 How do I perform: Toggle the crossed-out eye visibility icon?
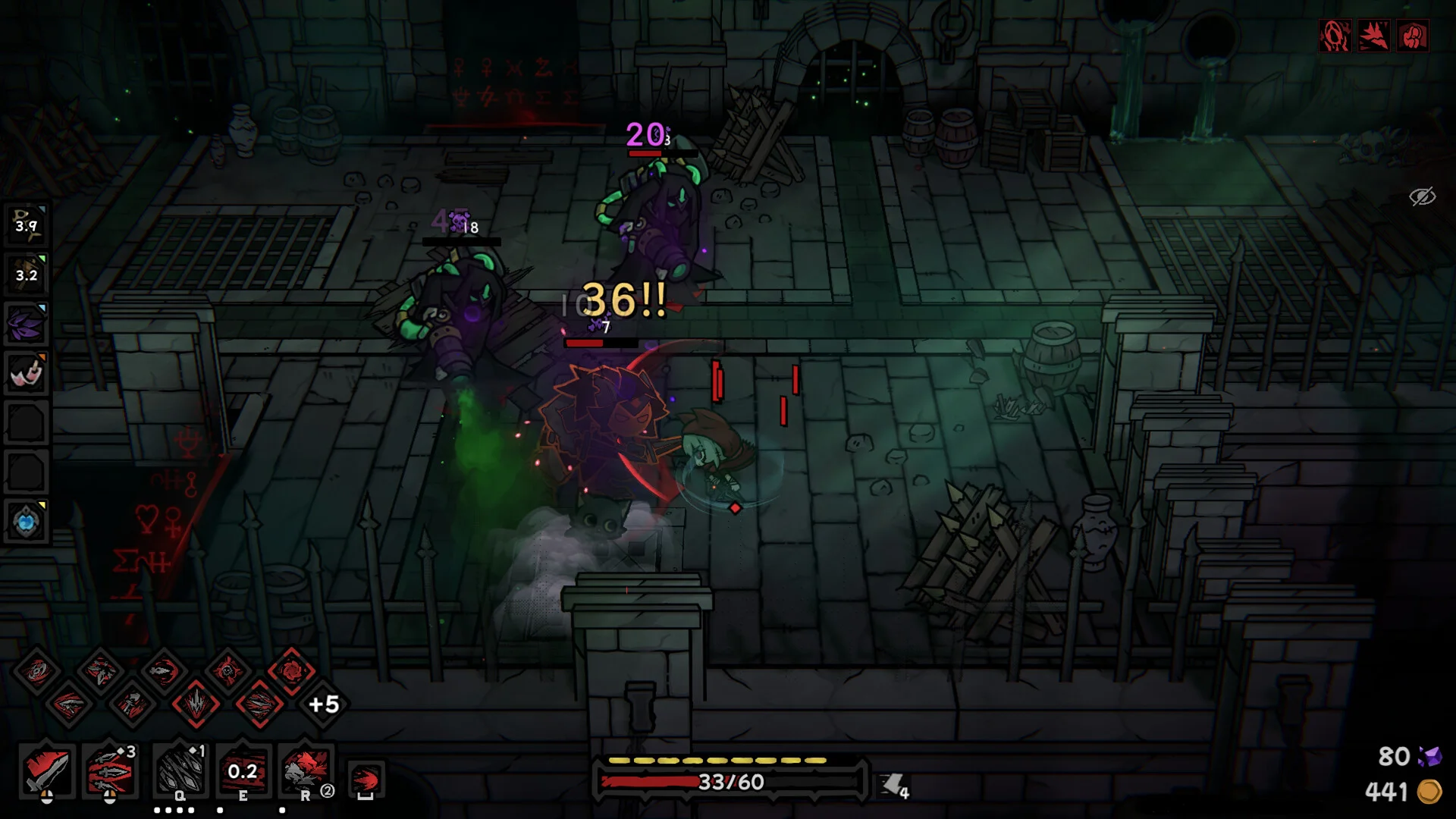(1422, 196)
